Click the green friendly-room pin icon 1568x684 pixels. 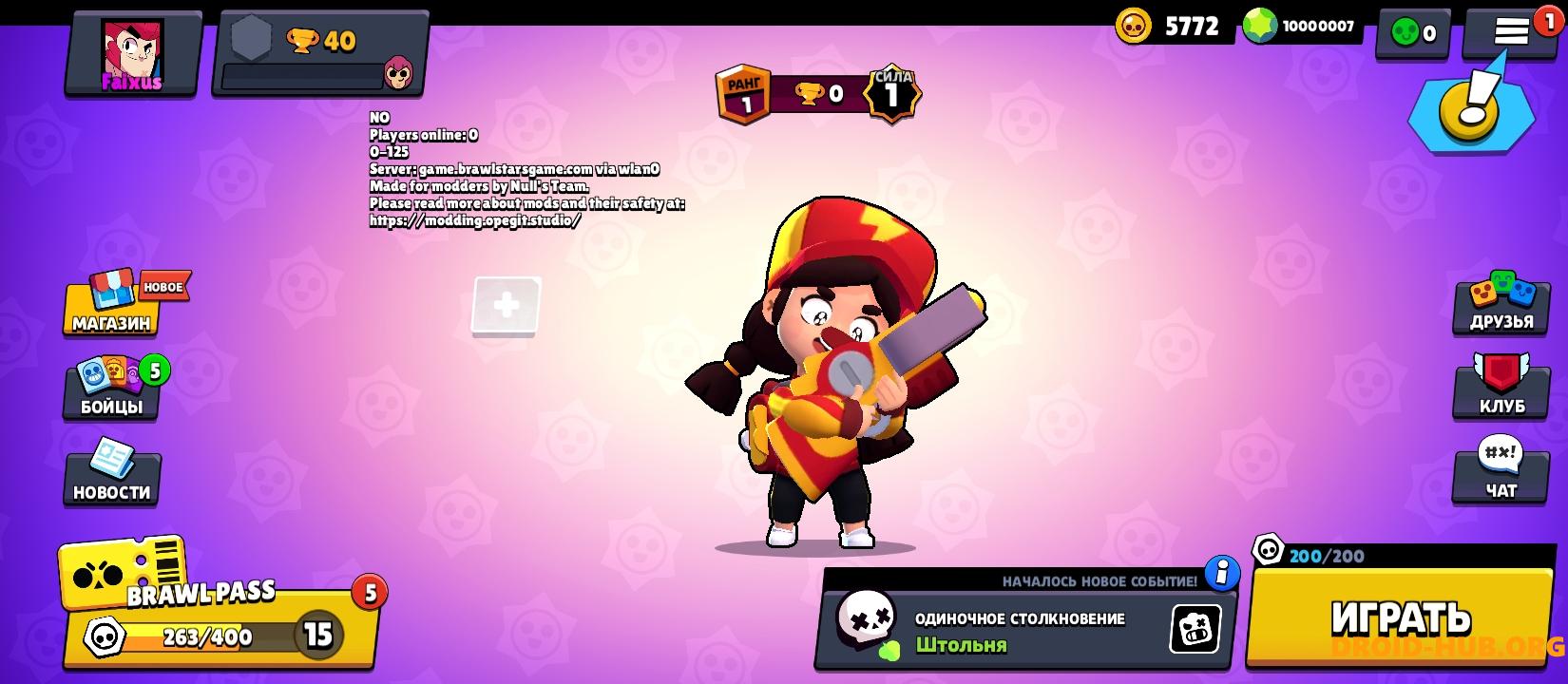pos(1412,30)
